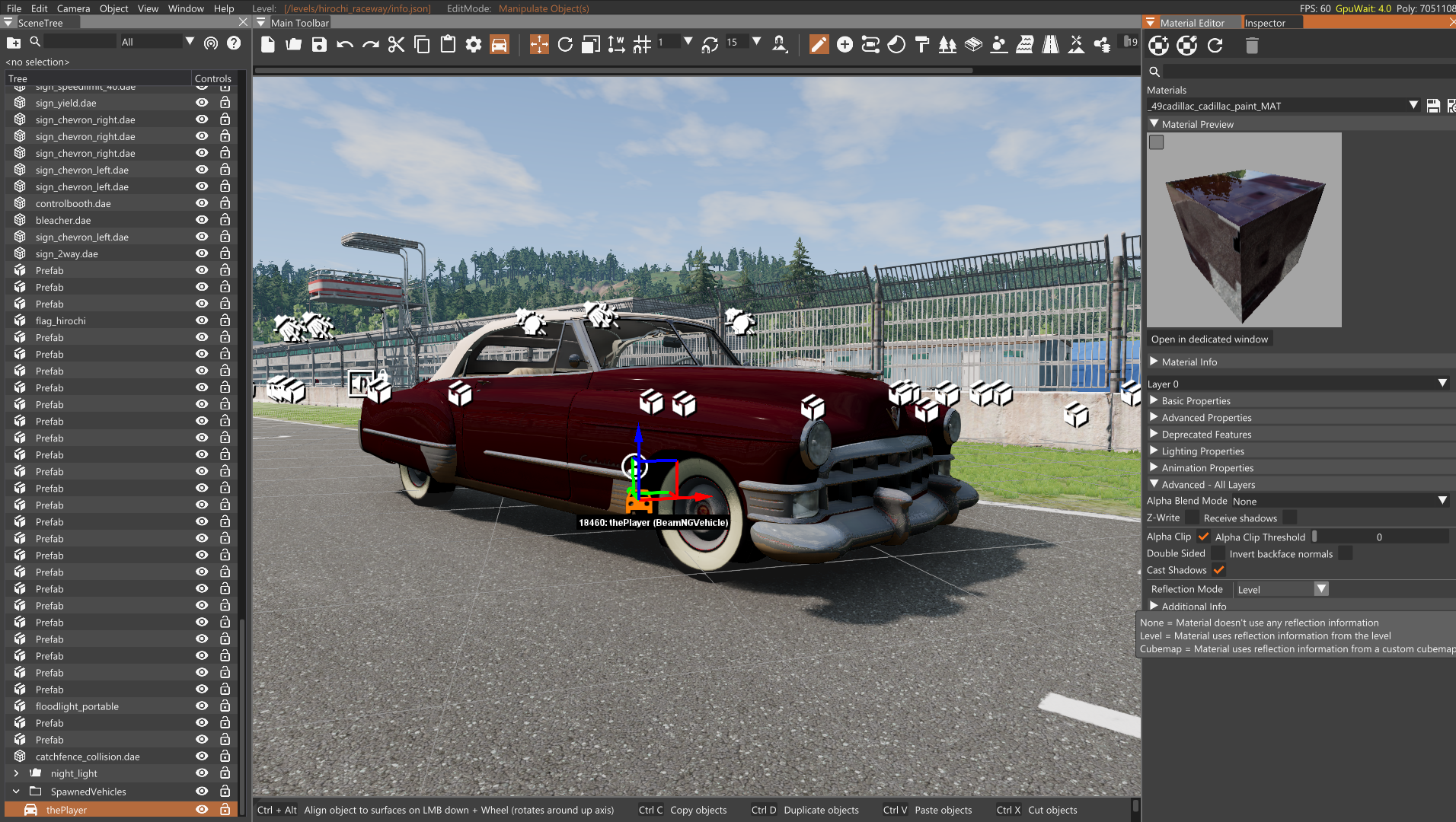Toggle visibility of bleacher.dae
Viewport: 1456px width, 822px height.
click(202, 220)
